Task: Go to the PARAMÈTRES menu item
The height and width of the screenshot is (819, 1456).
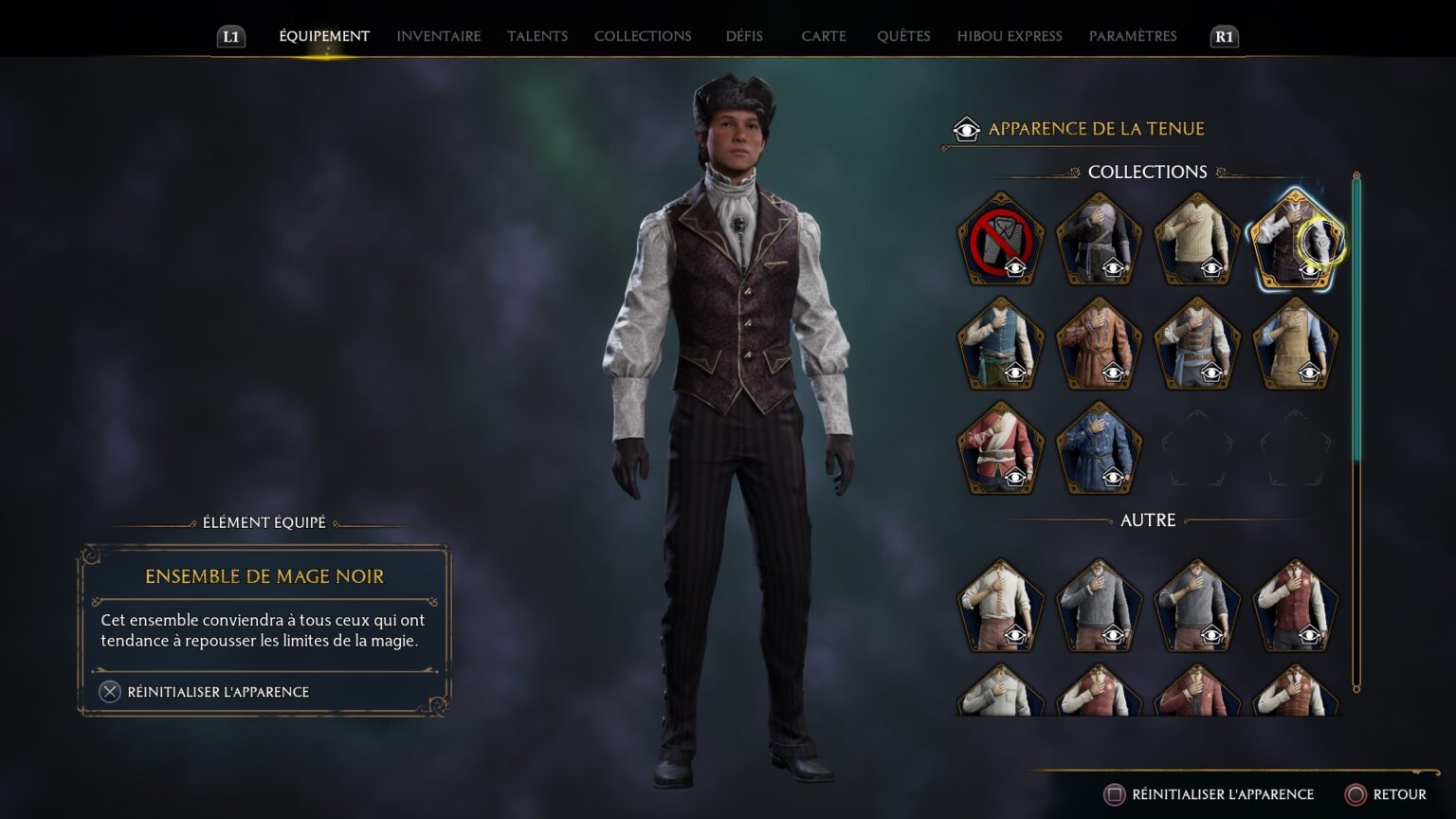Action: [1134, 36]
